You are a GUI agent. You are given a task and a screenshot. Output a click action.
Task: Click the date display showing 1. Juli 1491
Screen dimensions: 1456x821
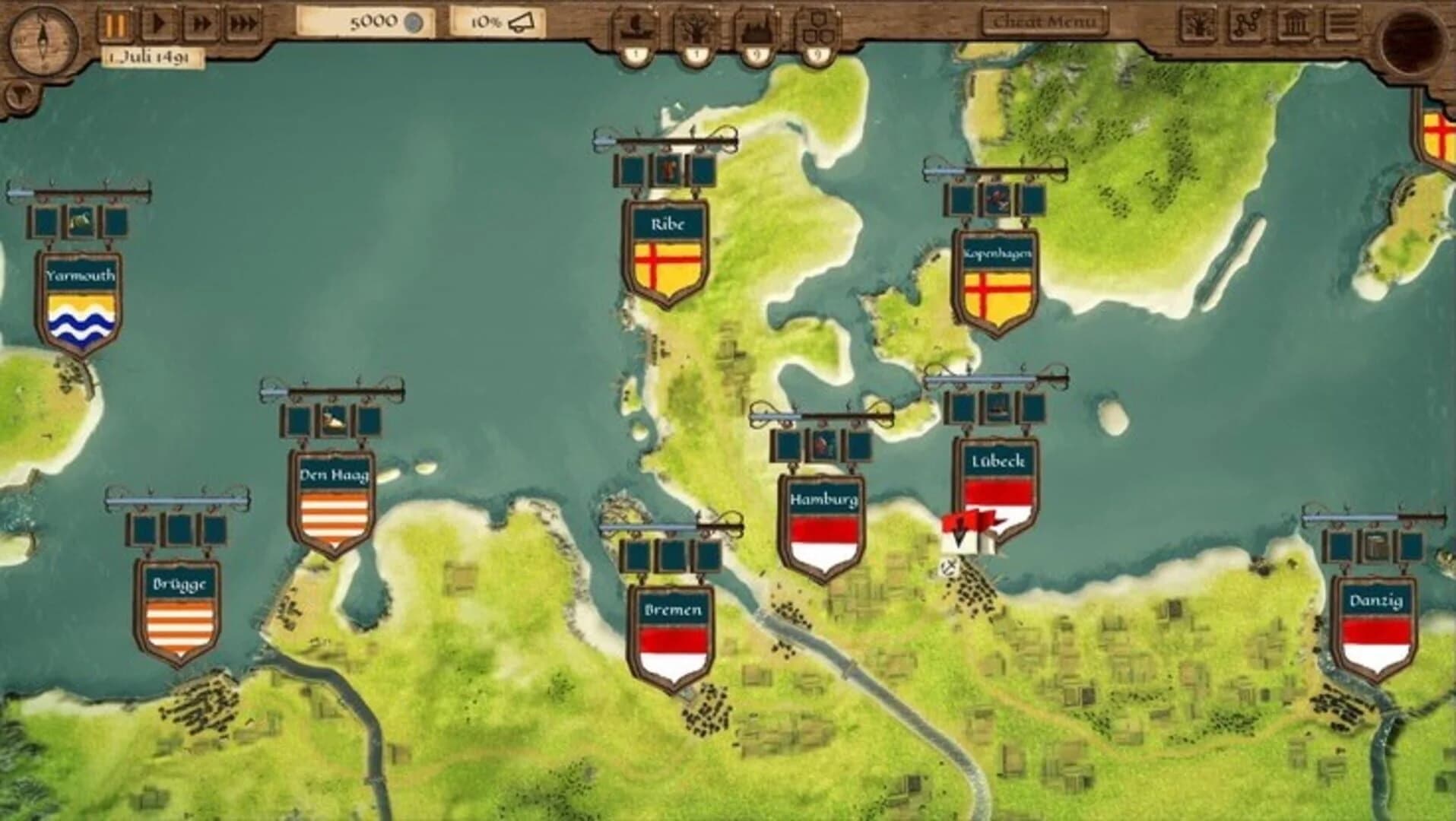tap(148, 54)
